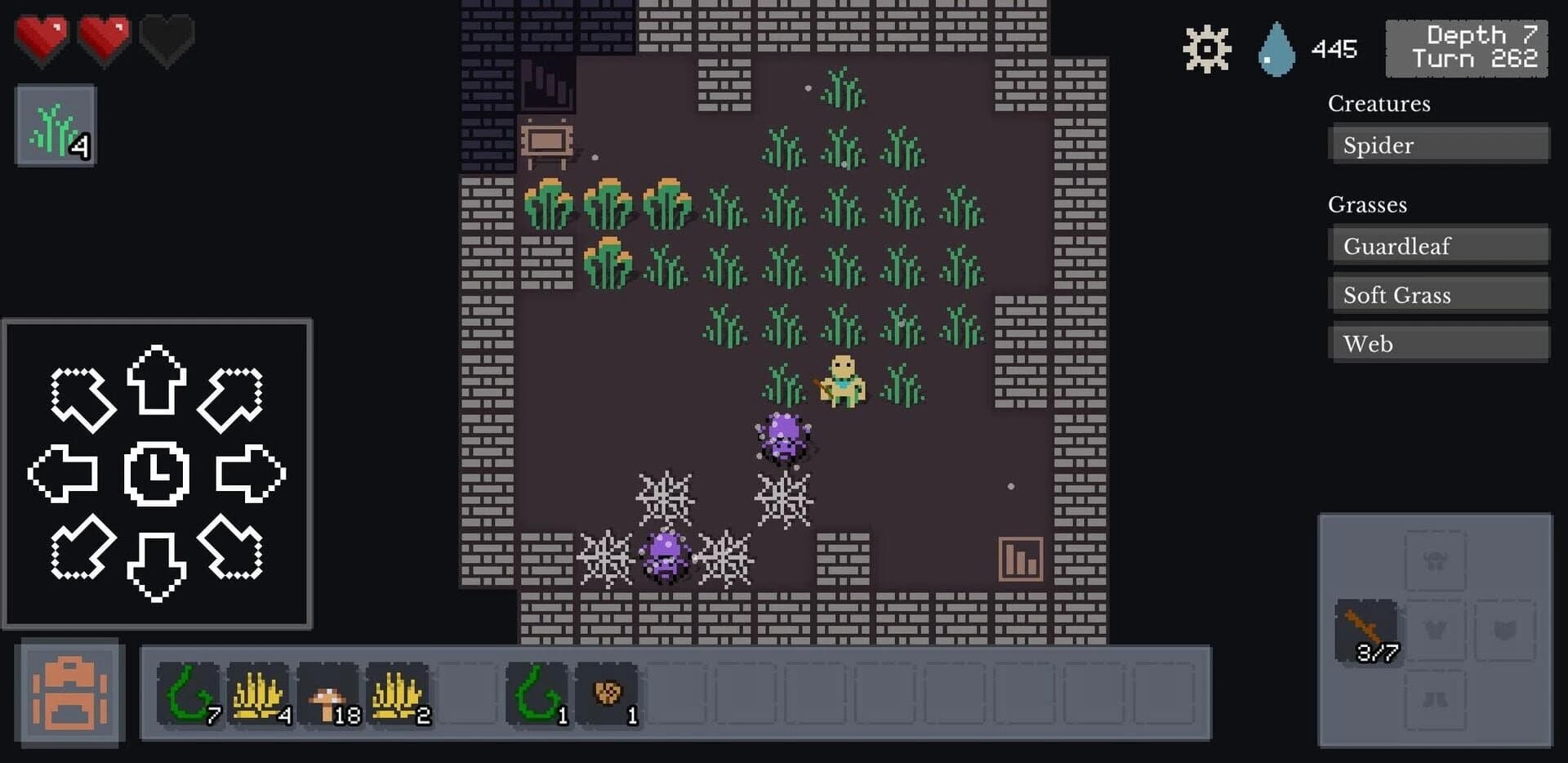Open the backpack inventory
The height and width of the screenshot is (763, 1568).
pos(69,693)
